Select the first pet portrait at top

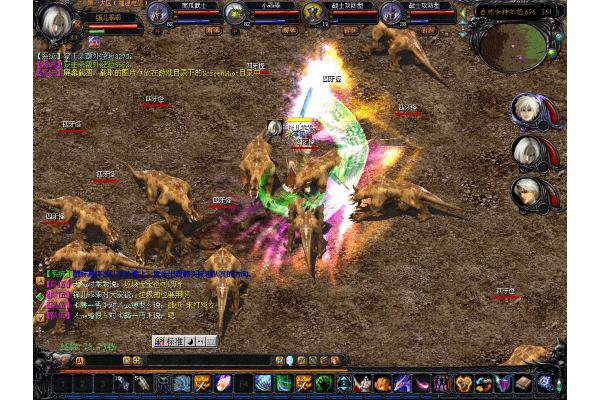(x=158, y=12)
